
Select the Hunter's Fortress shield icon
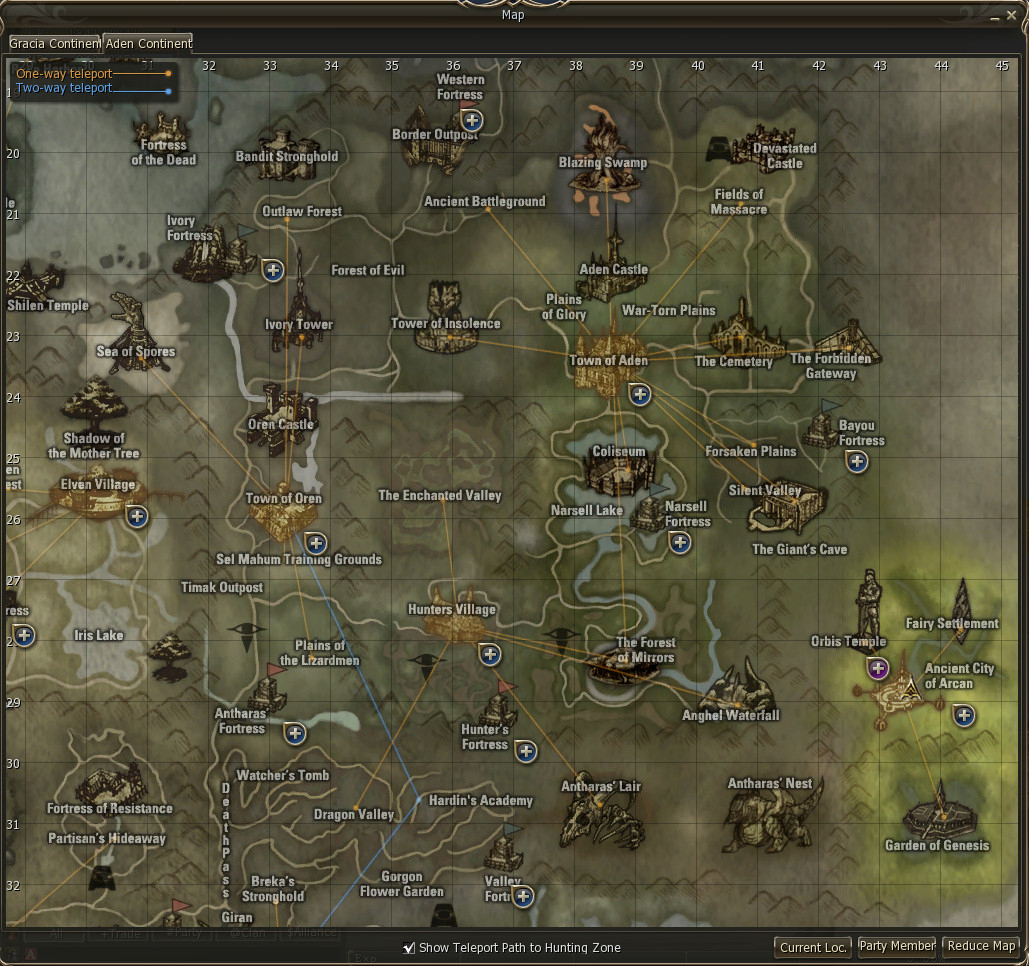pos(525,752)
